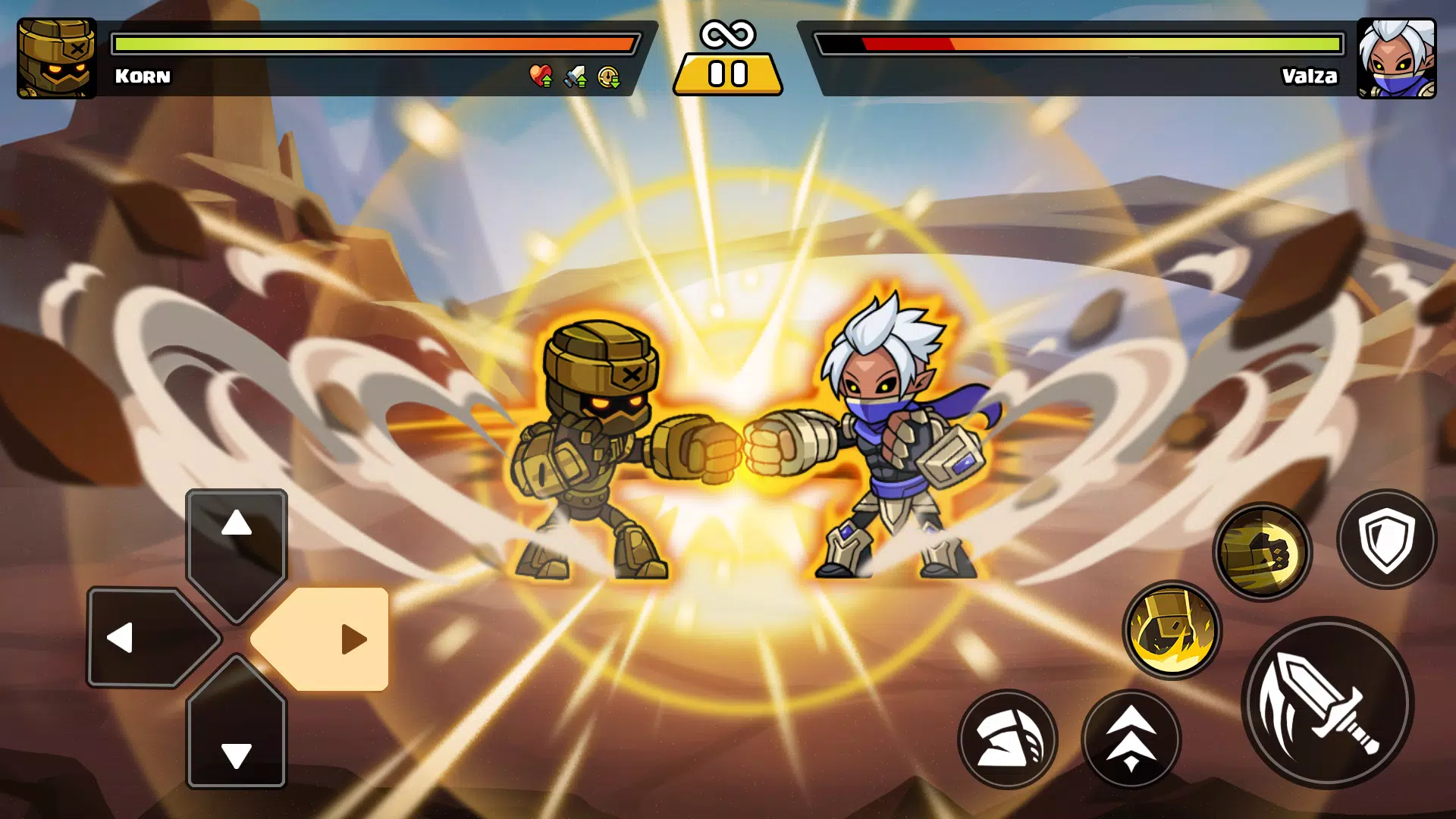Use the golden fist punch skill
This screenshot has height=819, width=1456.
[x=1267, y=551]
